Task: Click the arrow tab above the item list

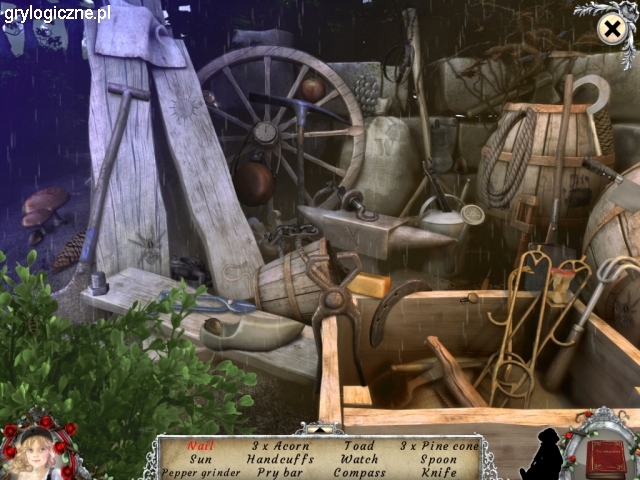Action: click(x=319, y=430)
